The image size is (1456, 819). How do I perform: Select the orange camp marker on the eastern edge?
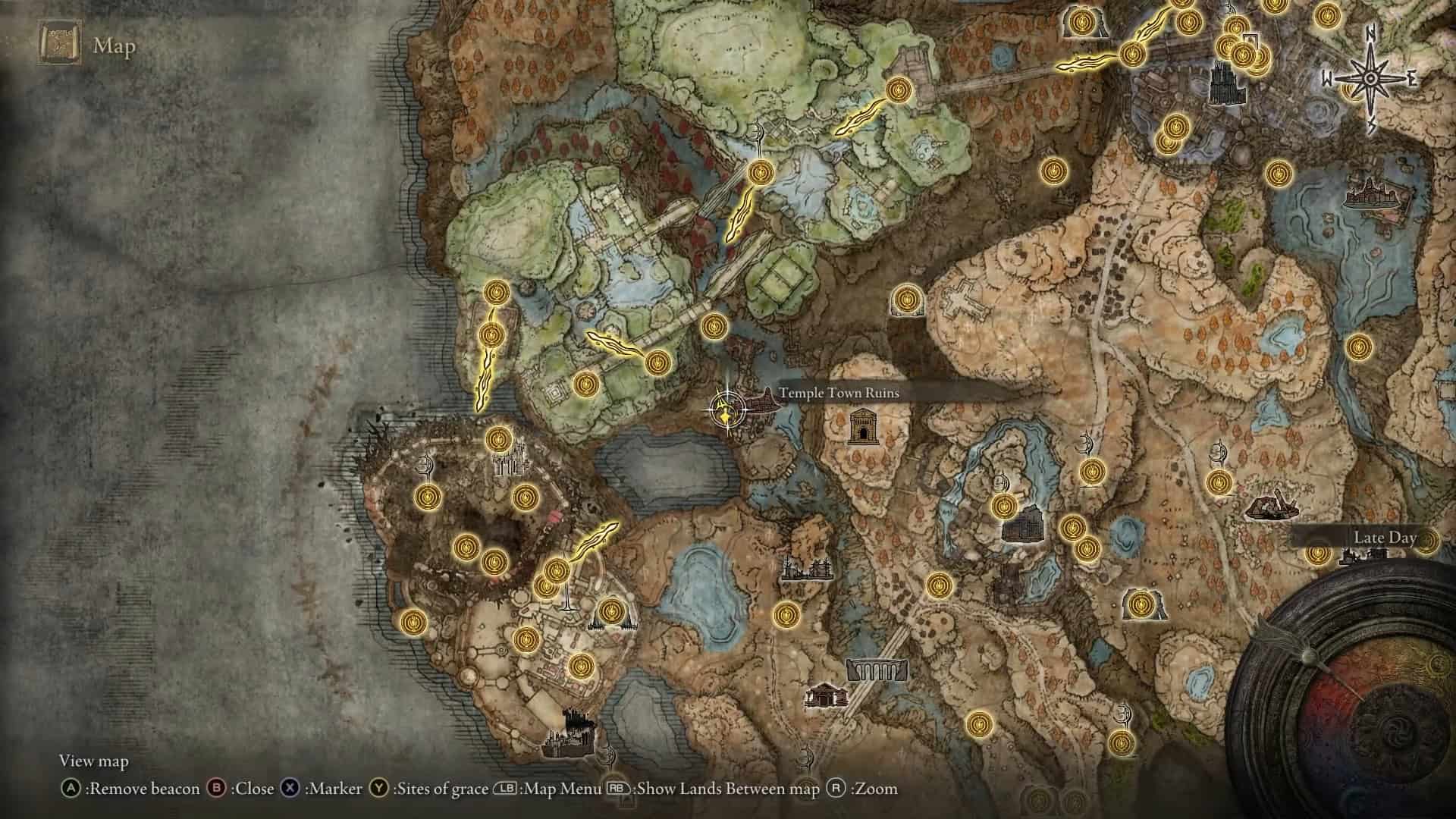point(1274,508)
